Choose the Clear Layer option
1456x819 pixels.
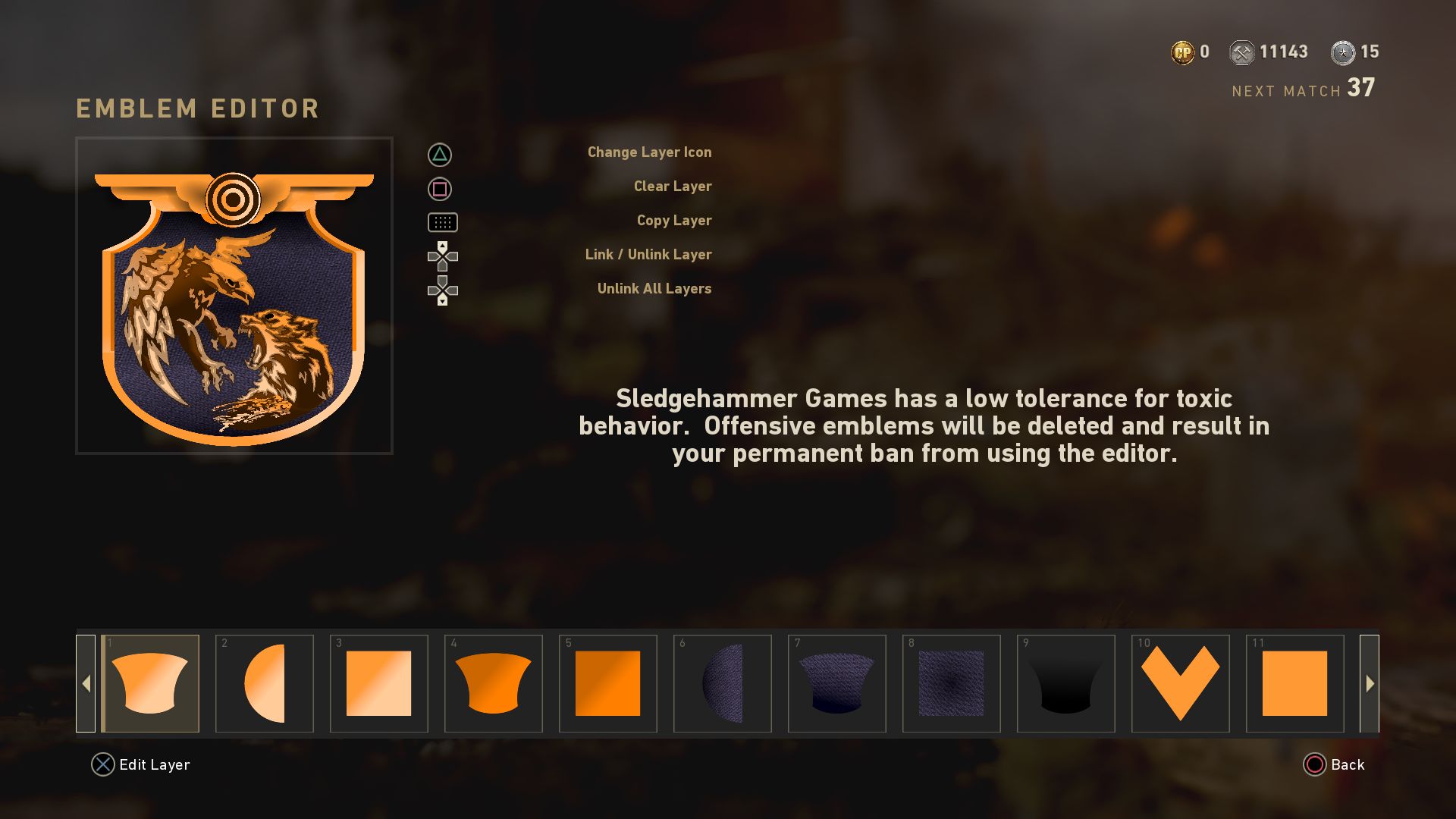[672, 186]
